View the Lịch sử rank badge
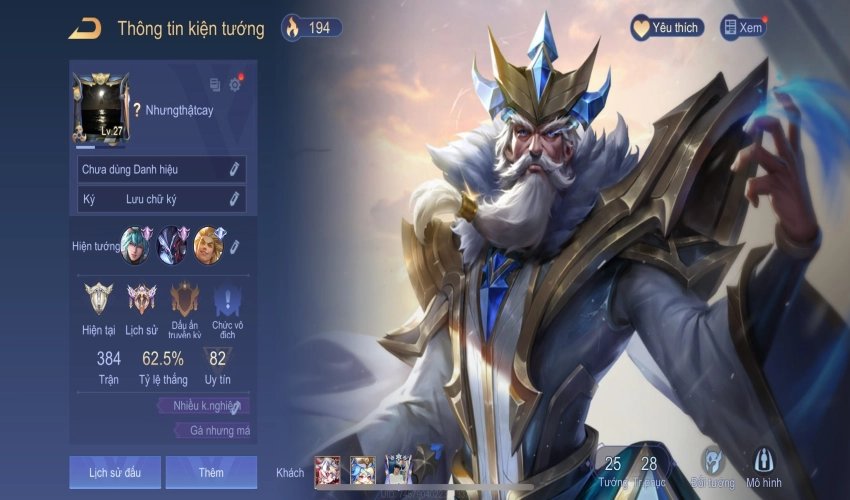Screen dimensions: 850x500 (142, 299)
